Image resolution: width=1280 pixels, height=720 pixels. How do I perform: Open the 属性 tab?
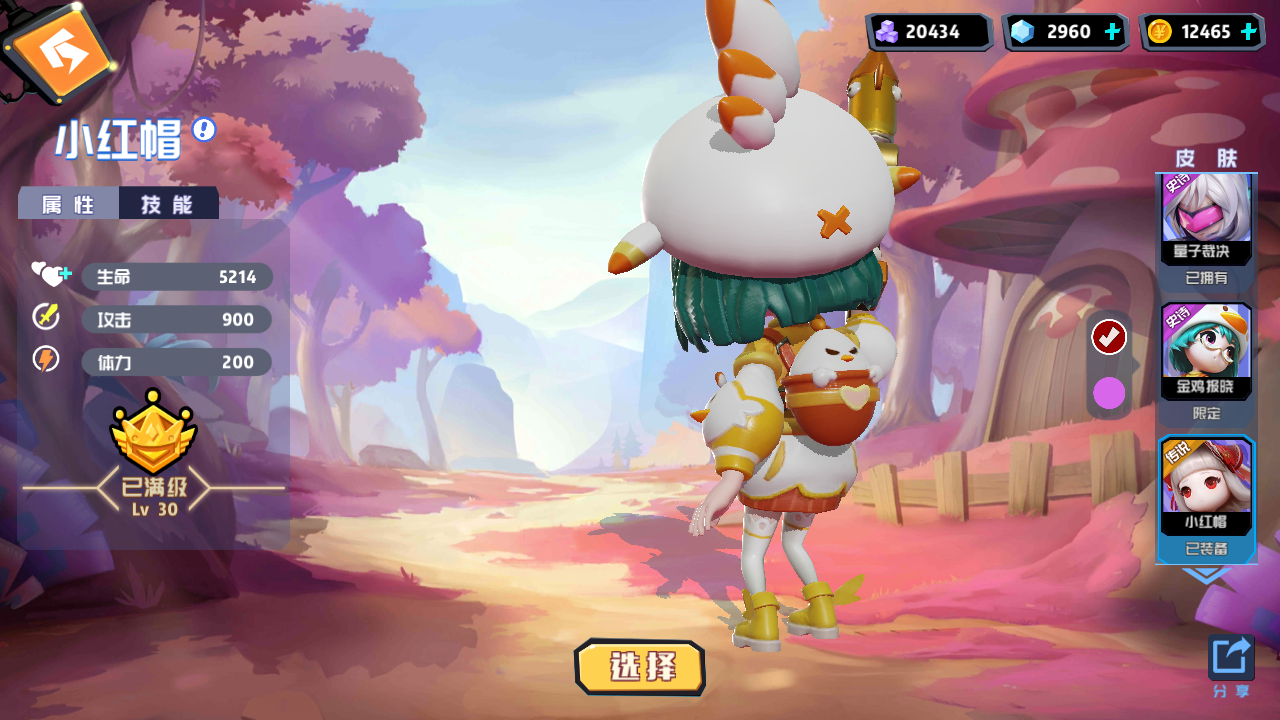tap(66, 202)
